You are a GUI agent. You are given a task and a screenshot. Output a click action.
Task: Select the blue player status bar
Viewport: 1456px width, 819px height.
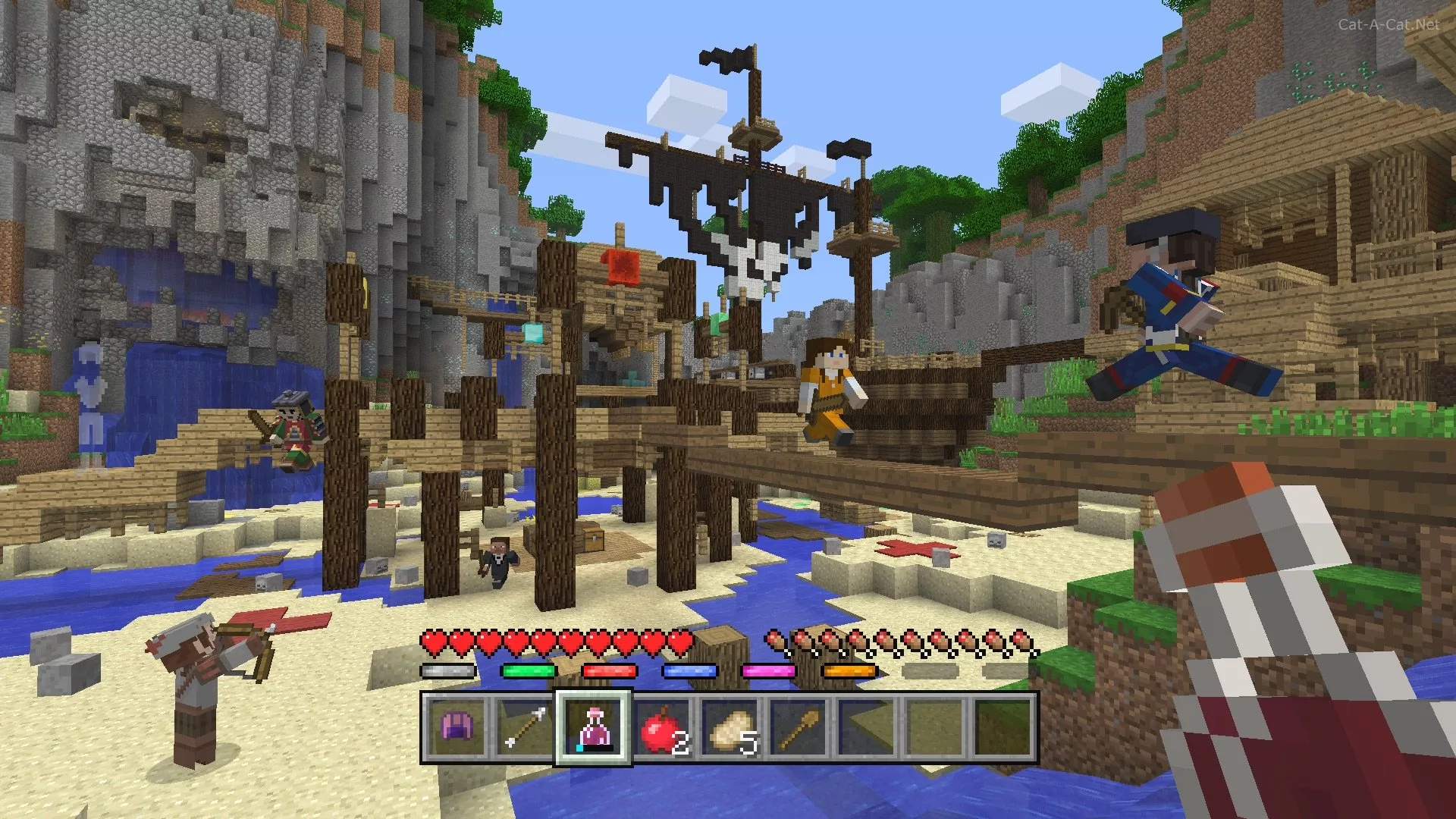coord(690,670)
